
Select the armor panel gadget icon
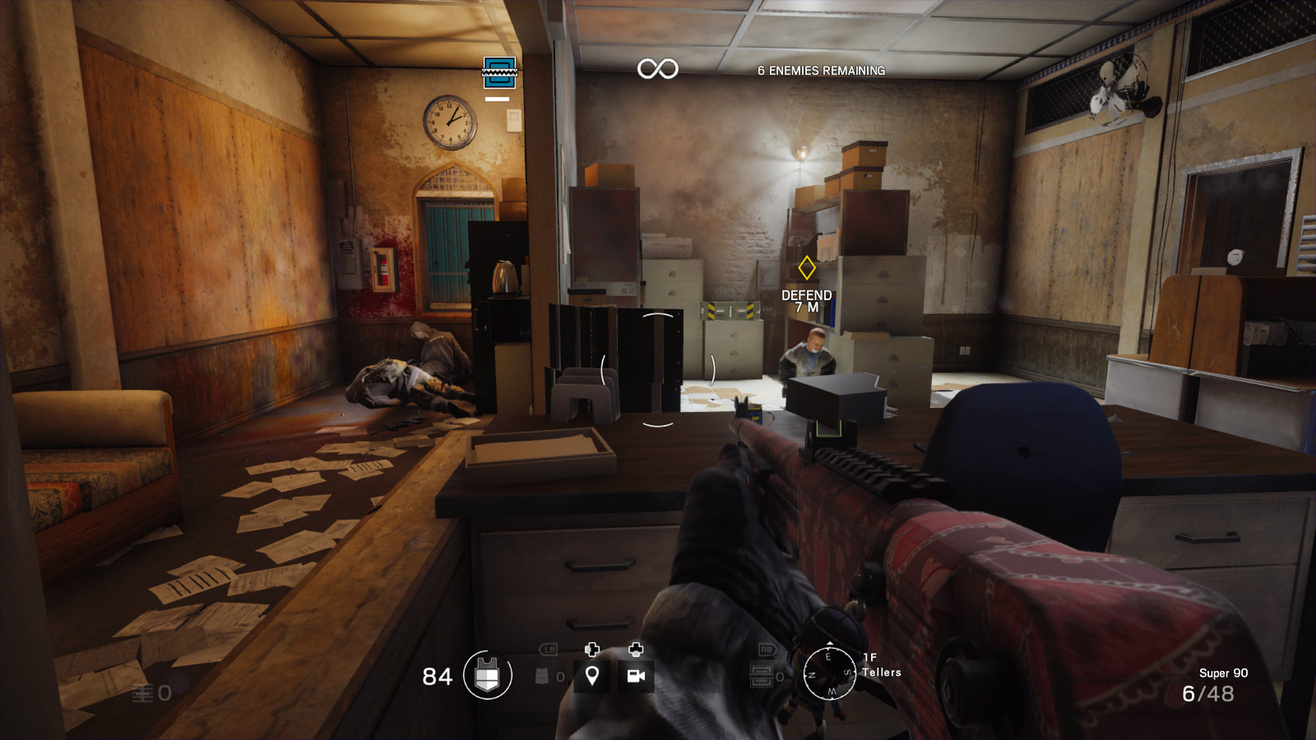pos(762,677)
